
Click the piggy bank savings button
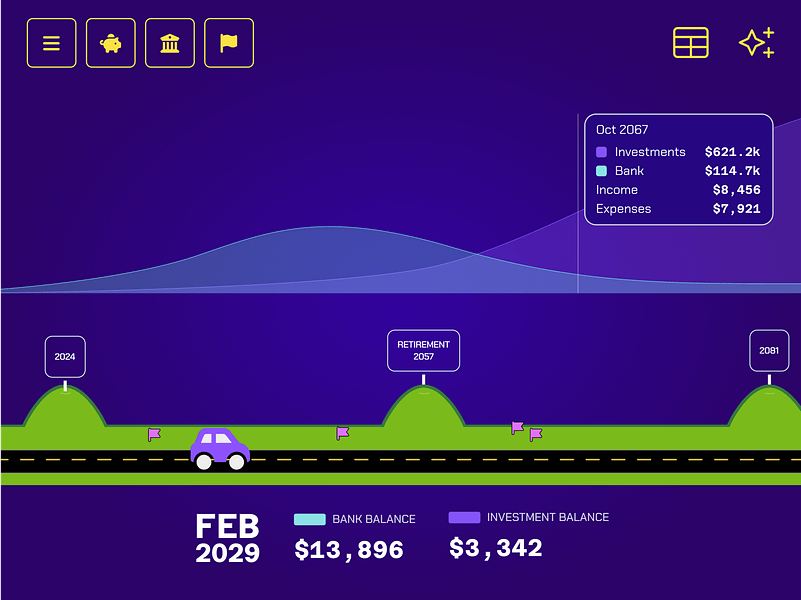pos(110,43)
